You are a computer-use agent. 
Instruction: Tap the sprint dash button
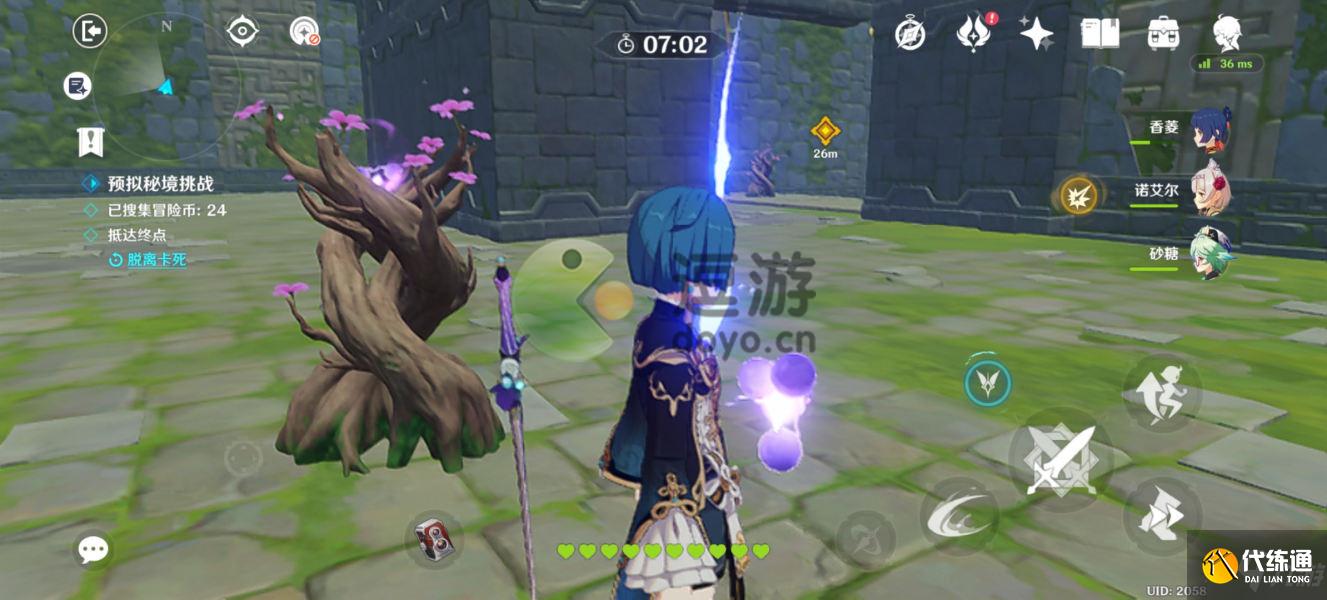tap(1161, 516)
